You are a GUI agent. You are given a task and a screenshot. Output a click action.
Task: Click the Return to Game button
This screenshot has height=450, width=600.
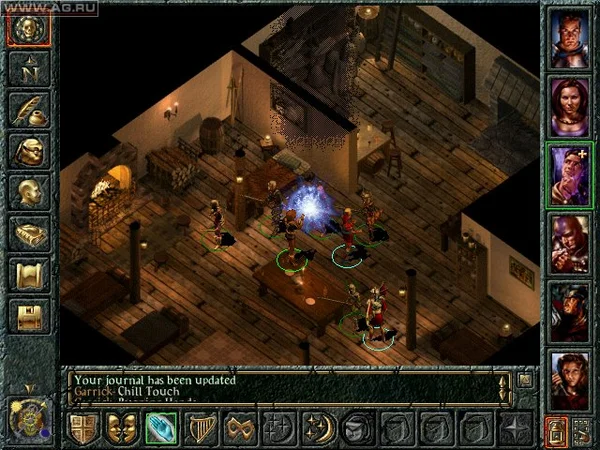[x=29, y=28]
